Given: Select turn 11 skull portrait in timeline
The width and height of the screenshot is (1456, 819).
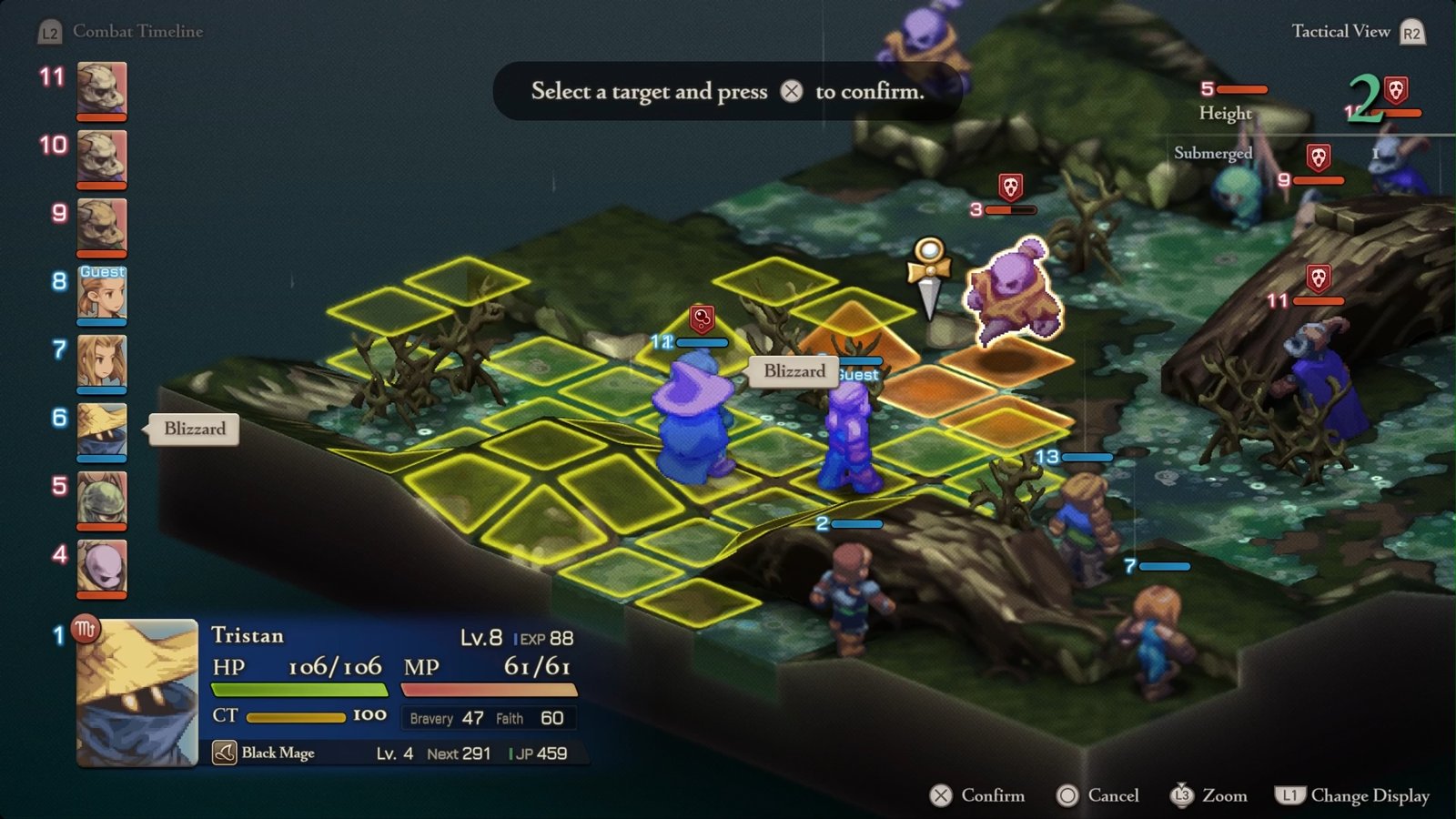Looking at the screenshot, I should [101, 88].
